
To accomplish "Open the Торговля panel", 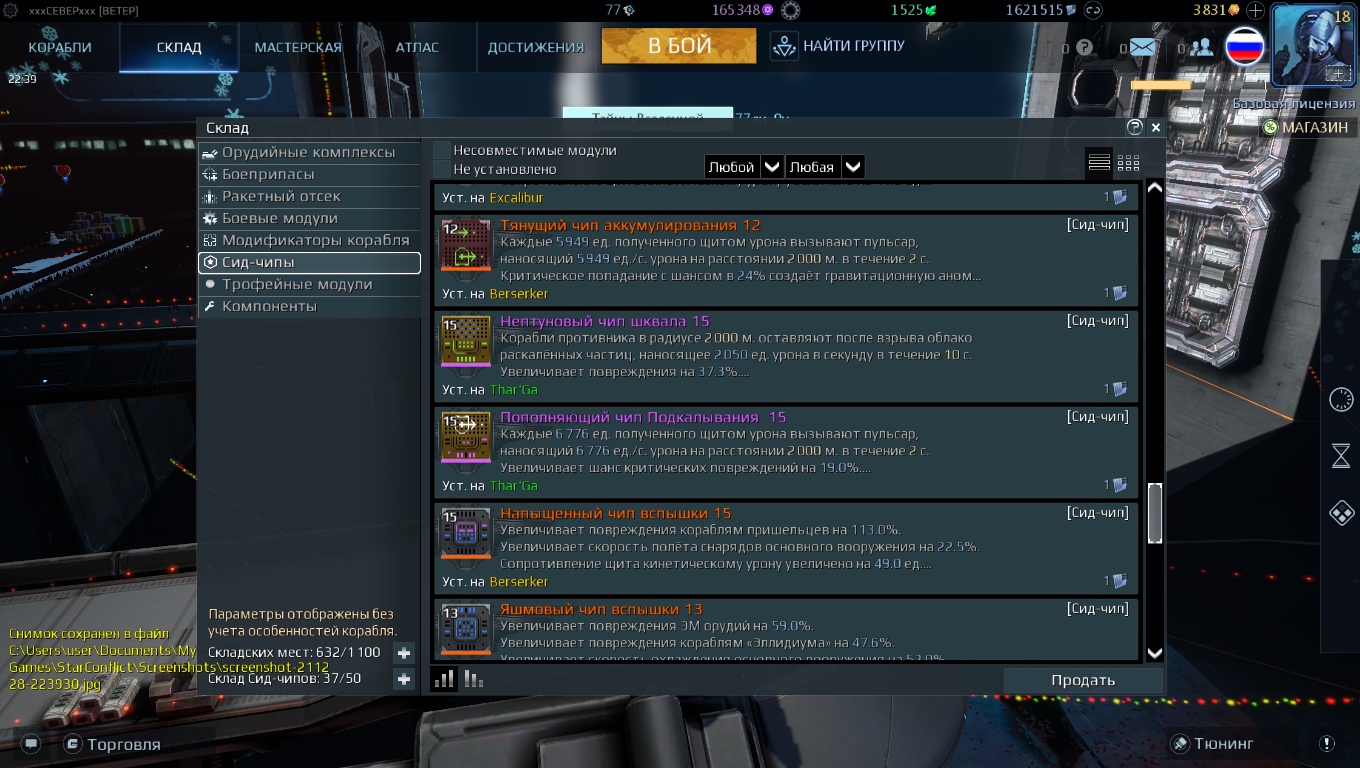I will [112, 744].
